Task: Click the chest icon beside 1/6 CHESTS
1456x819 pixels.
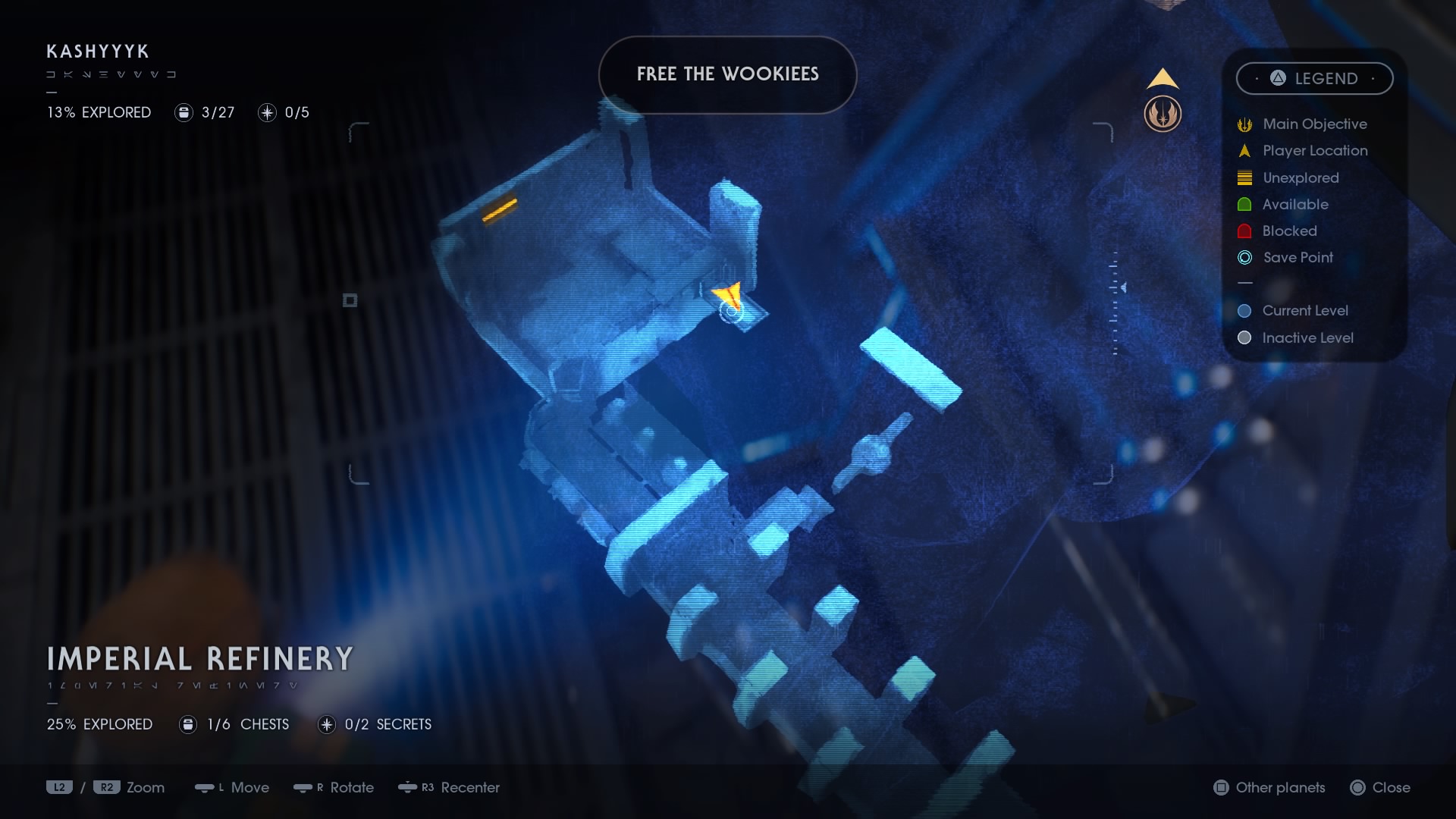Action: coord(187,724)
